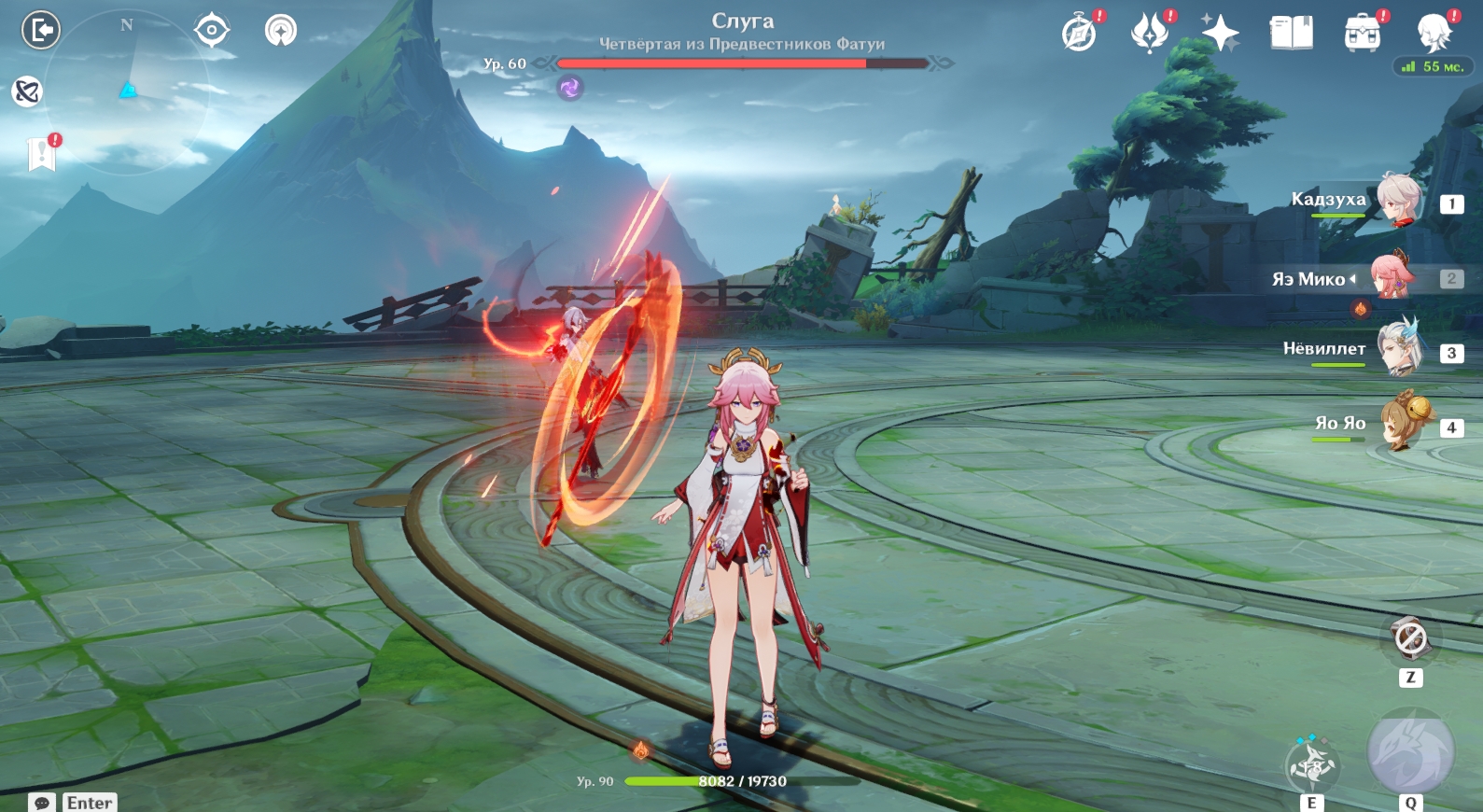Activate the elemental burst icon

[x=1410, y=752]
